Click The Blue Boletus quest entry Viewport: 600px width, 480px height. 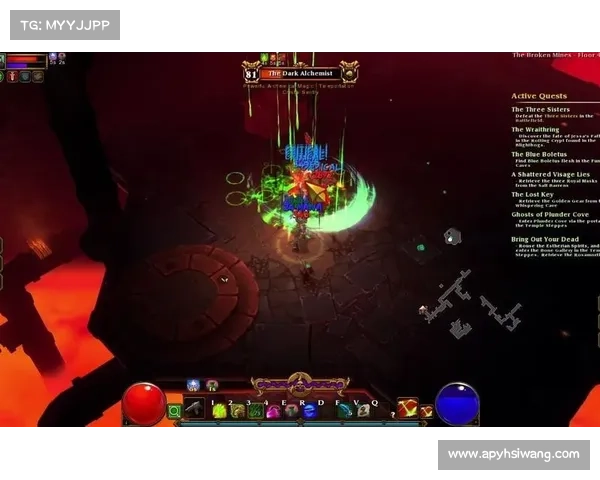[540, 154]
